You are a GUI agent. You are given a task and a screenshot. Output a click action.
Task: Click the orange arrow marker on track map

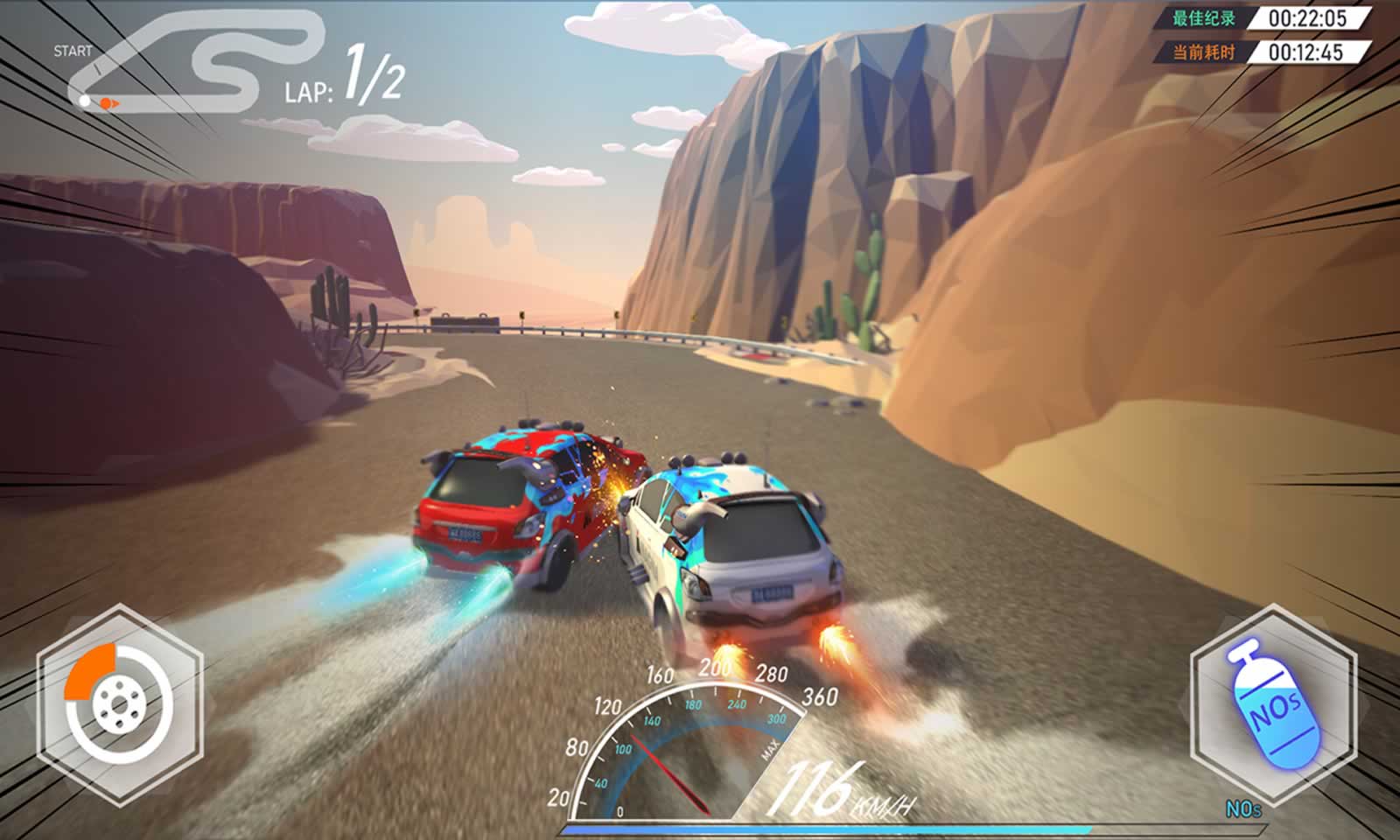108,103
